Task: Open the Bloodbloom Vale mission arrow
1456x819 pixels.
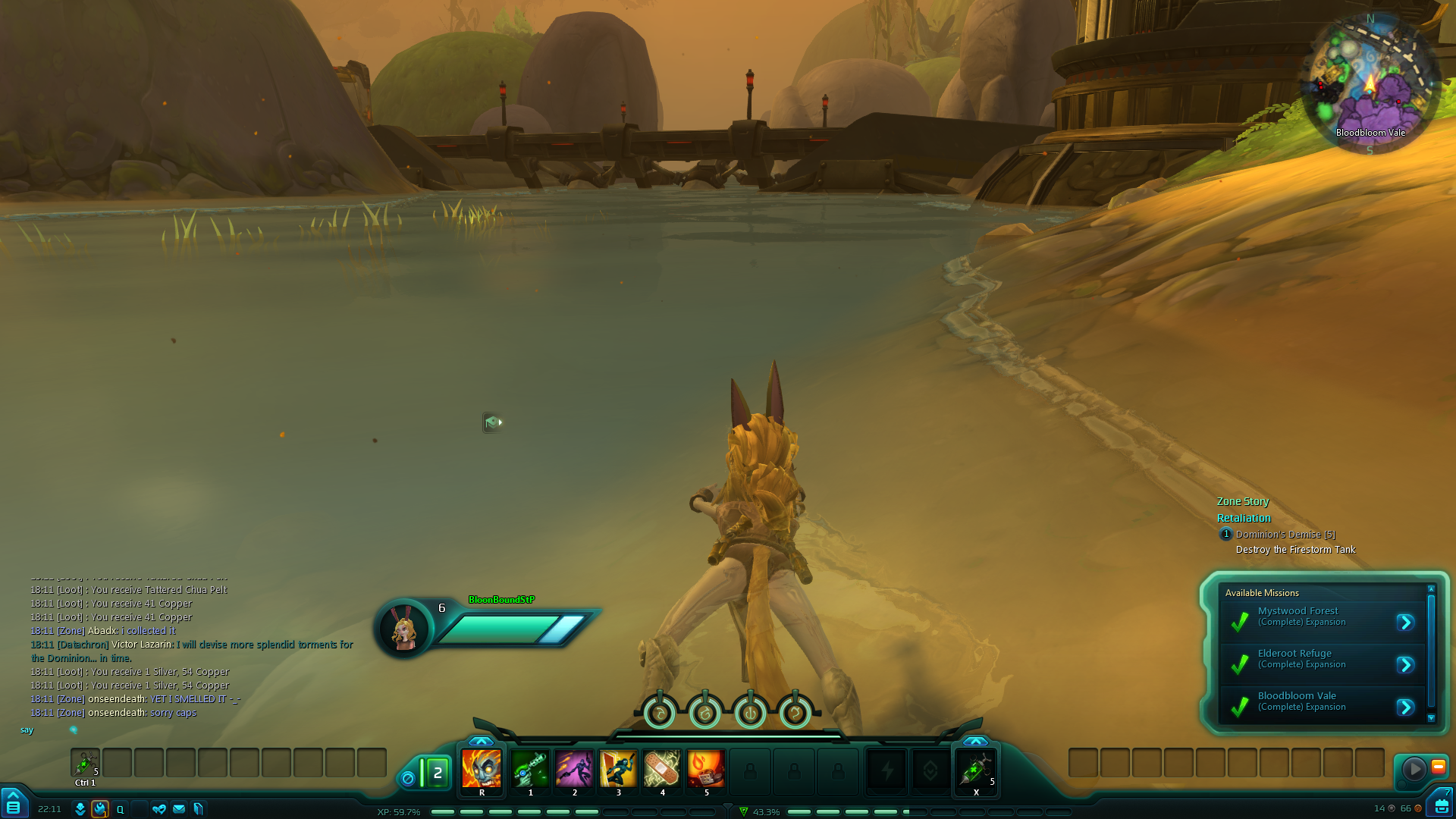Action: (1405, 708)
